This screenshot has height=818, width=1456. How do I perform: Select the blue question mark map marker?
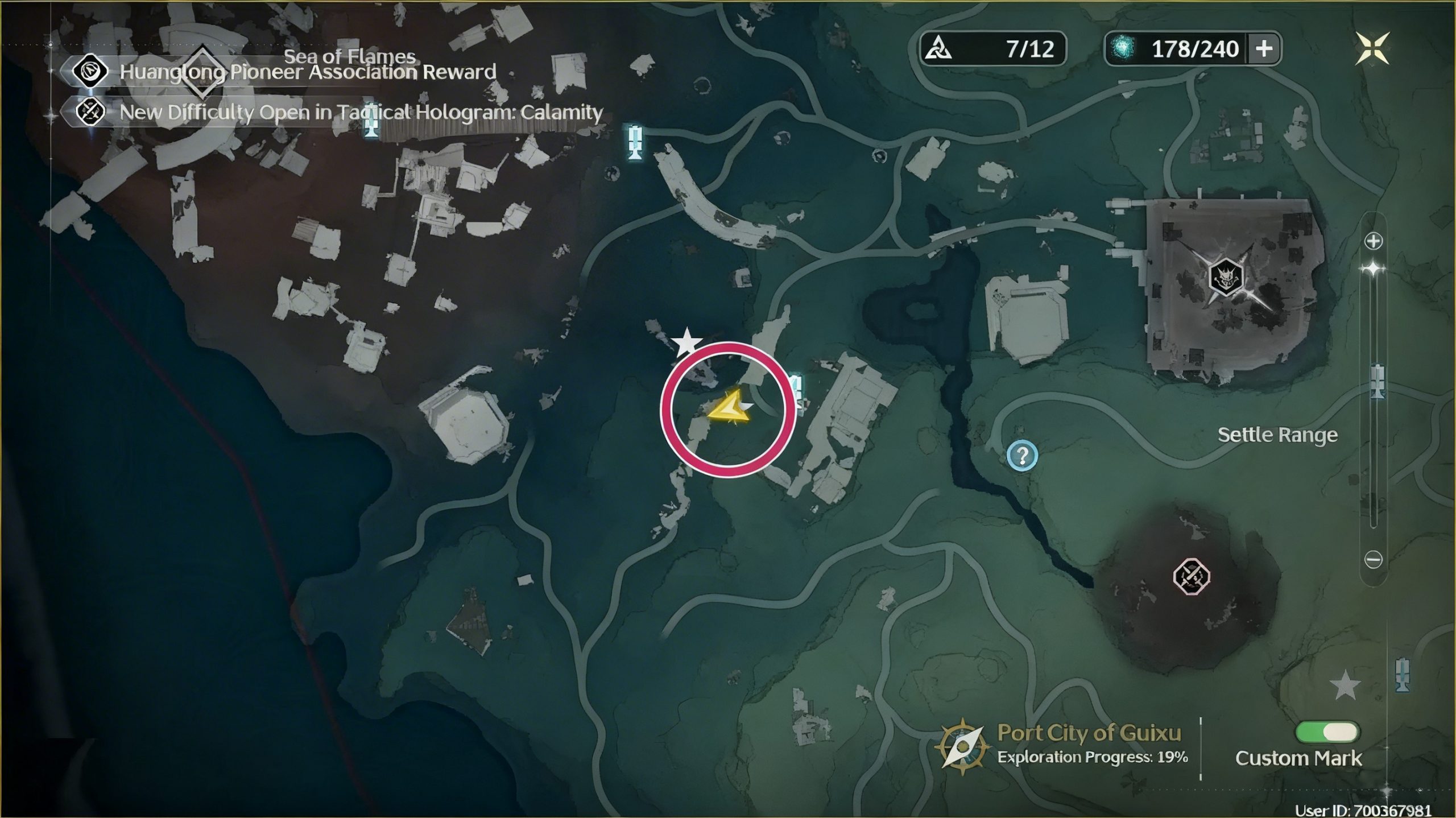click(x=1022, y=456)
